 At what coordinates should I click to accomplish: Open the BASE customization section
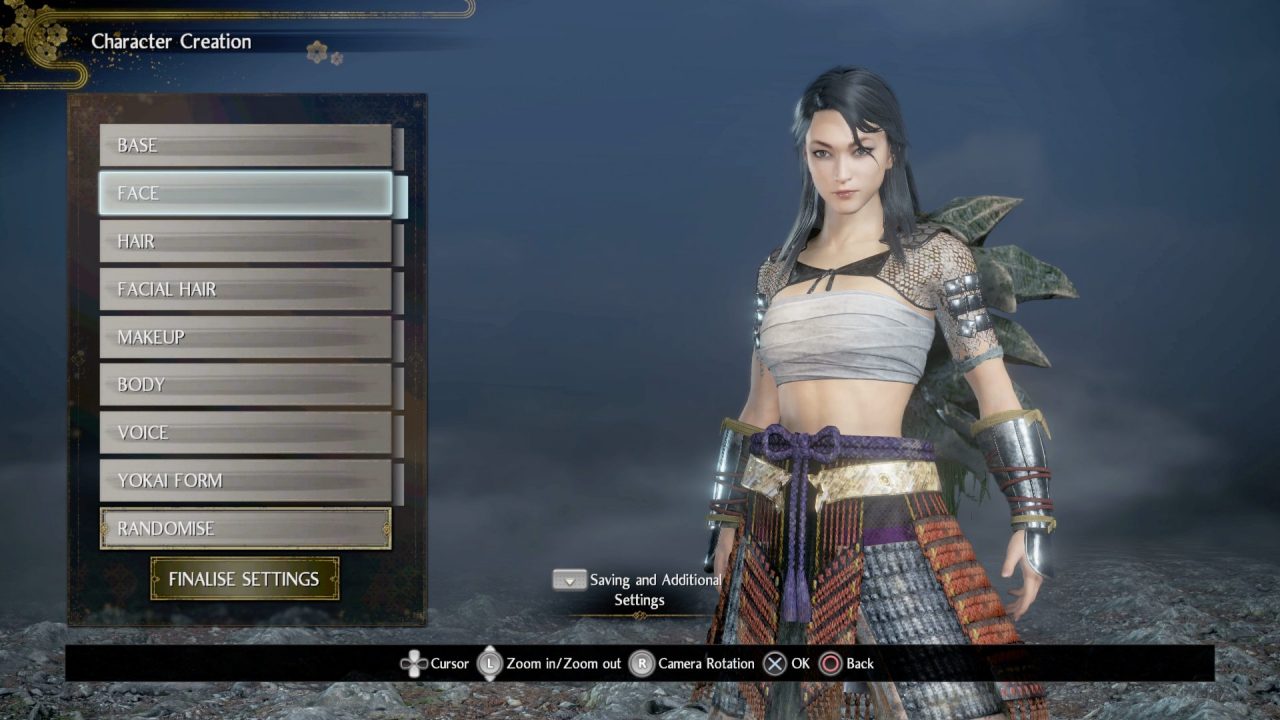(245, 146)
